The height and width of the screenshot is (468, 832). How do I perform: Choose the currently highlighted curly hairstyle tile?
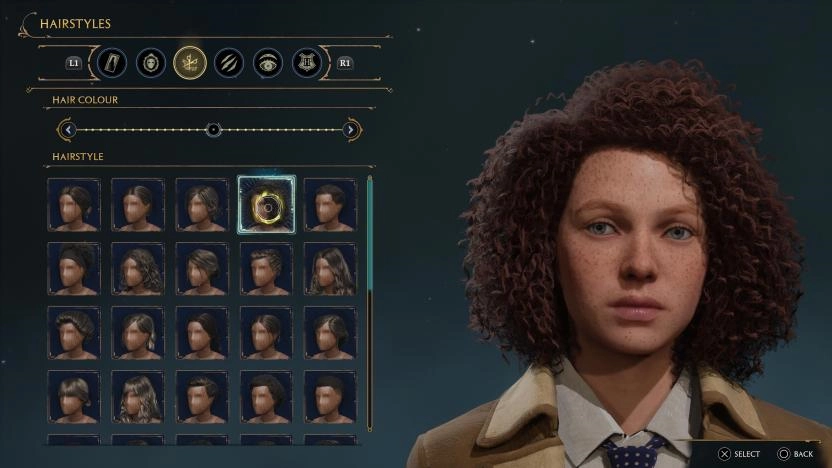click(266, 205)
